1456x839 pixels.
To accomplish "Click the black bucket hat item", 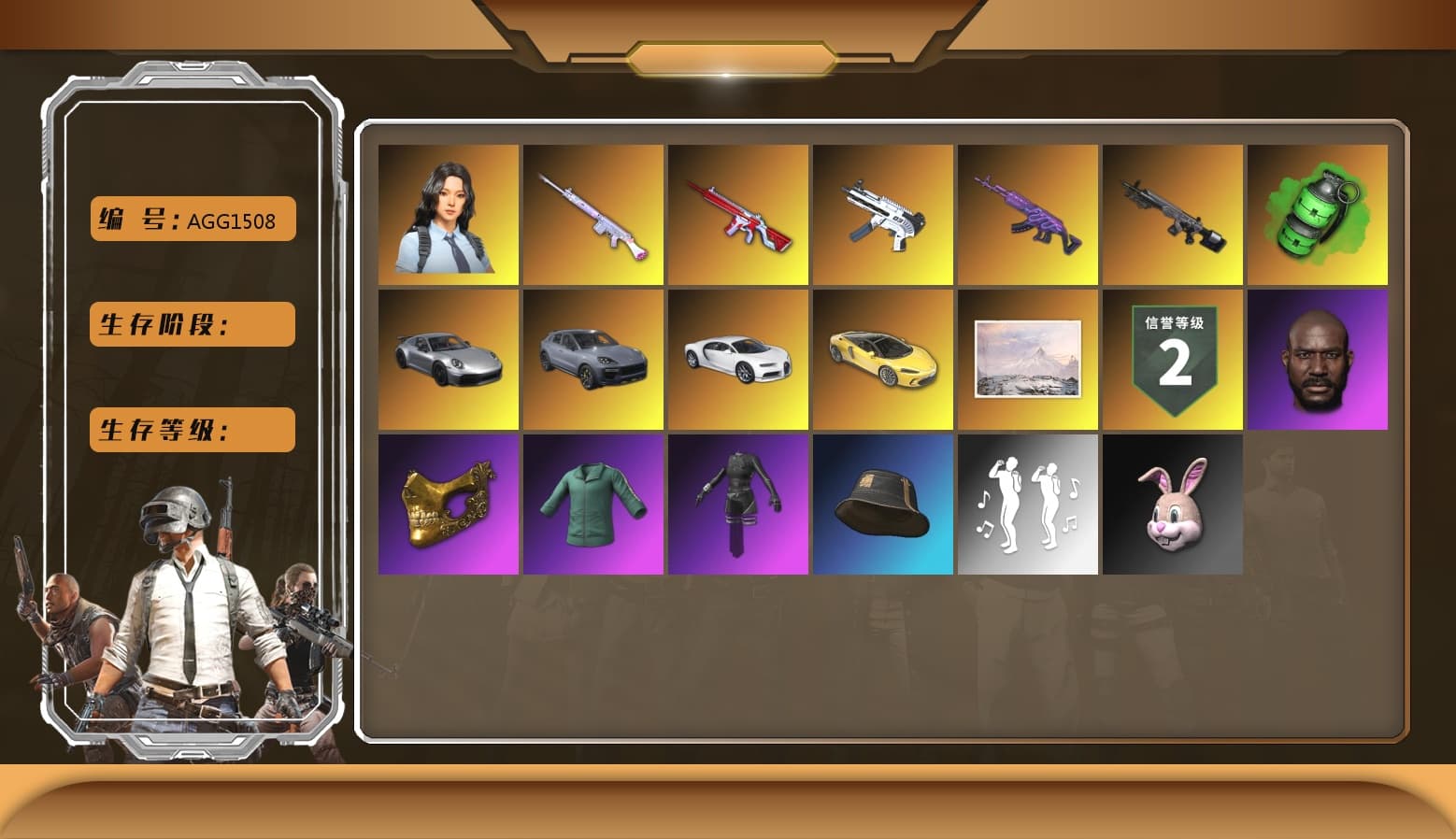I will click(x=882, y=505).
